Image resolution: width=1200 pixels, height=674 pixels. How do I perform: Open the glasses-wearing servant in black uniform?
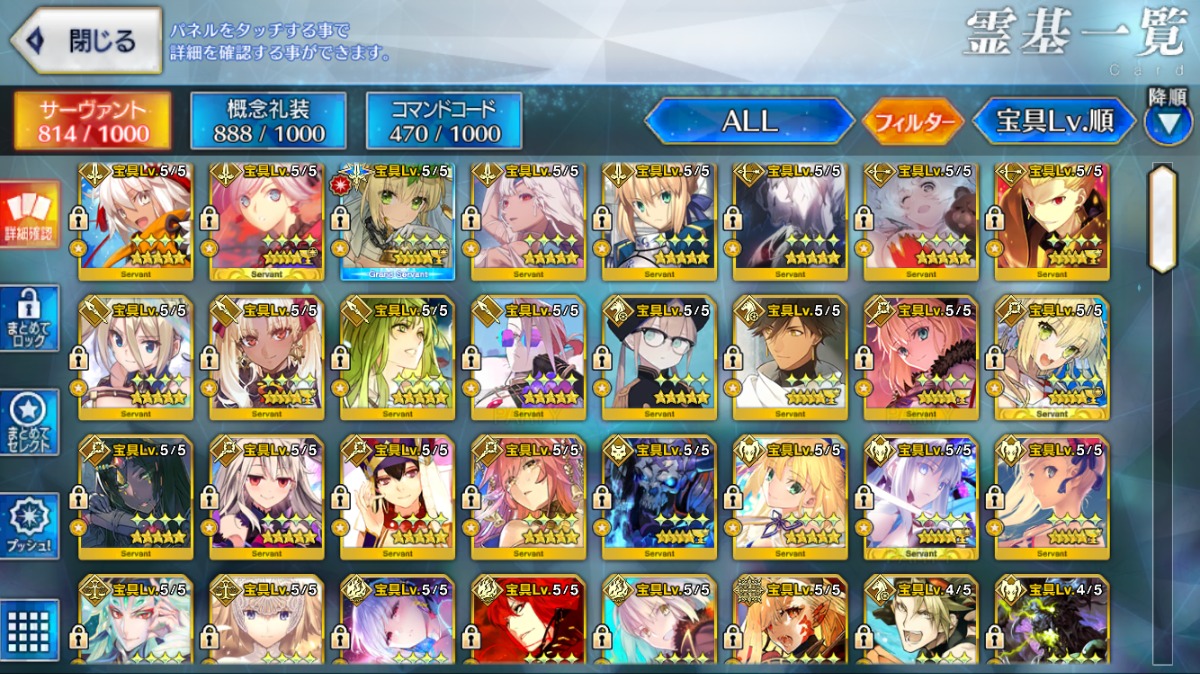(x=659, y=357)
